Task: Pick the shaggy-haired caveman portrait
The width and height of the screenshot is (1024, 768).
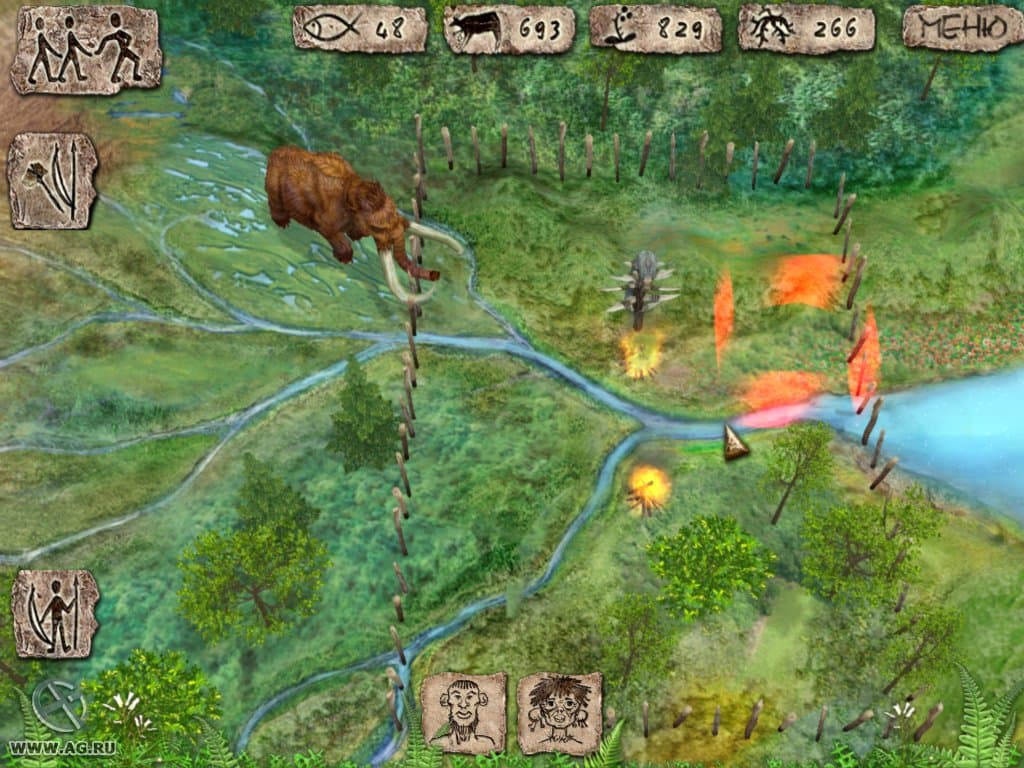Action: pyautogui.click(x=559, y=712)
